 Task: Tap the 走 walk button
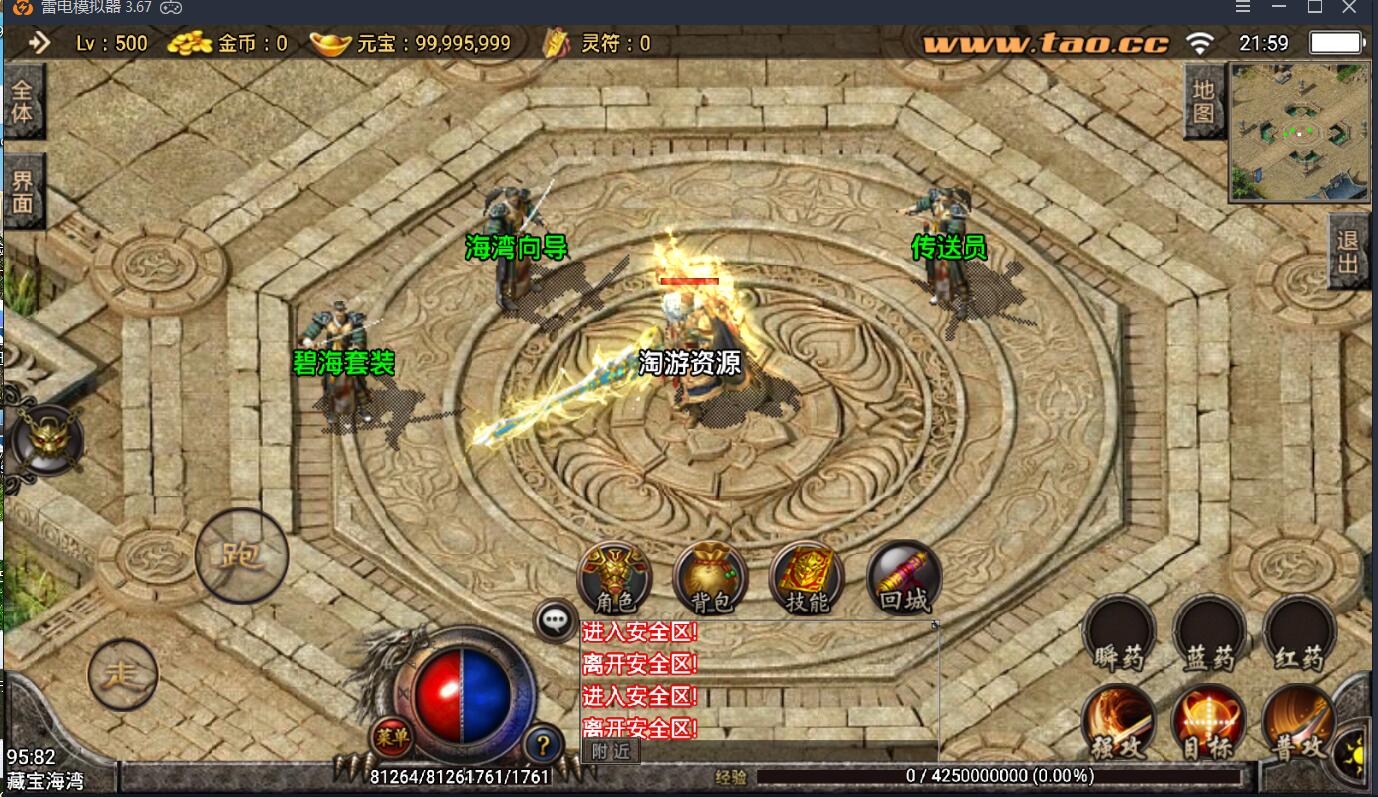pos(123,675)
